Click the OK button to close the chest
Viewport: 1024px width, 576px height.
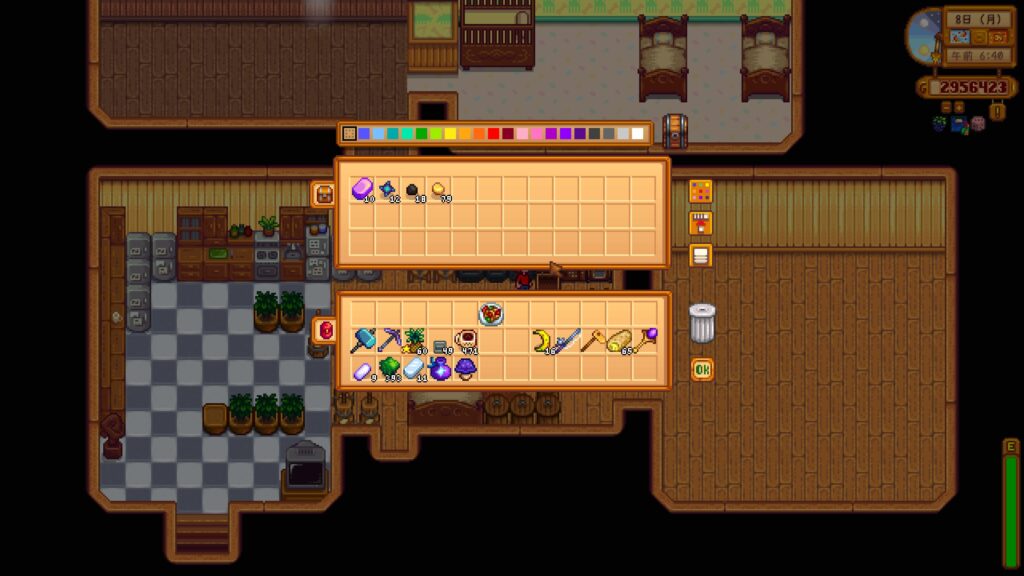click(702, 370)
